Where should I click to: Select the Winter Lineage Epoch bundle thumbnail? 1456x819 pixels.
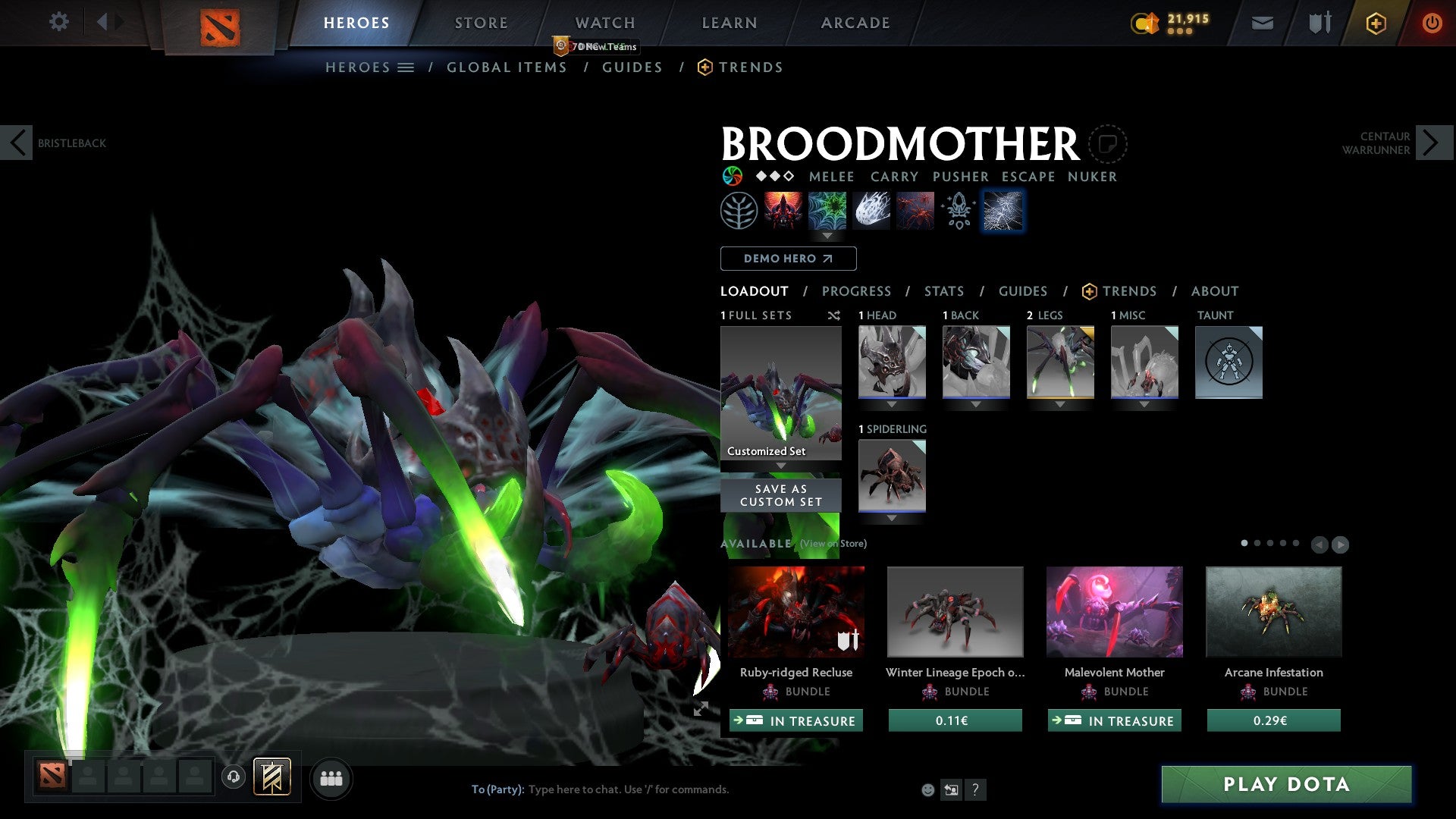[x=955, y=611]
